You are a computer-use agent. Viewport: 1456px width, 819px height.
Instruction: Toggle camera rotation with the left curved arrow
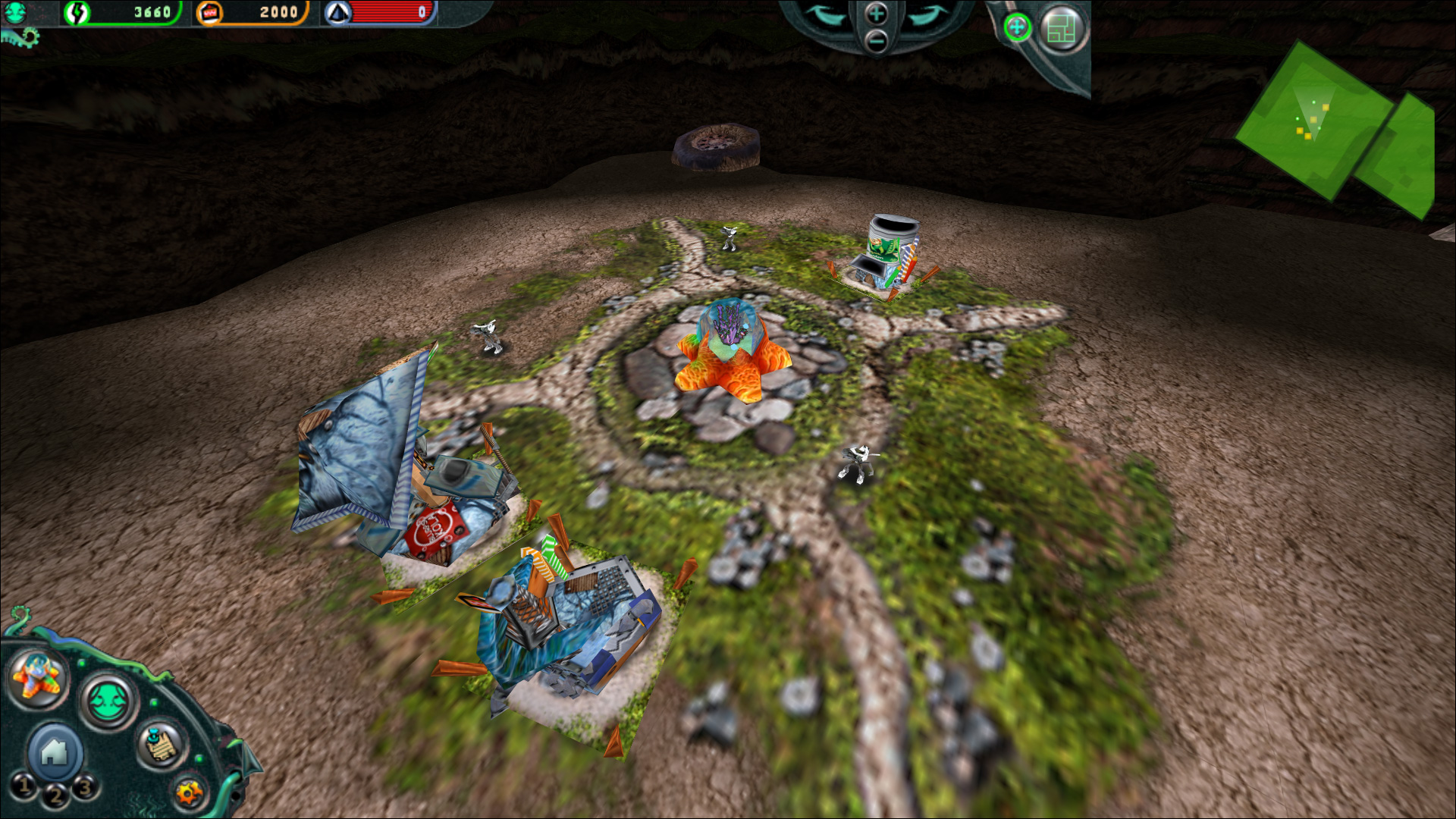tap(824, 15)
